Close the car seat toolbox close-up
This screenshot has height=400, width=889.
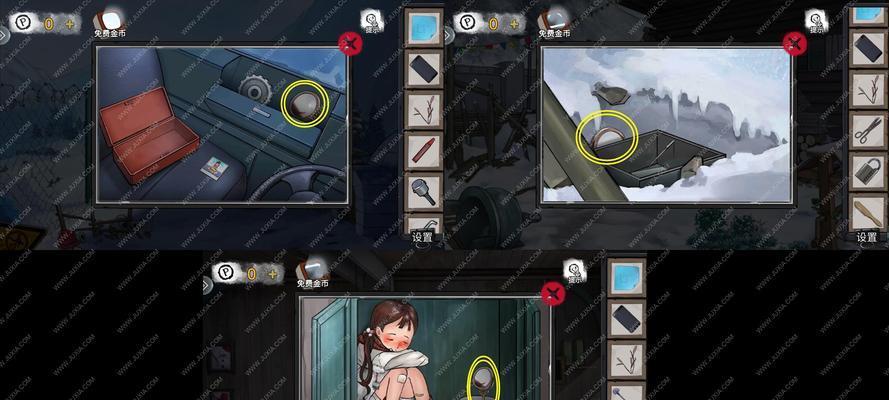click(x=350, y=43)
